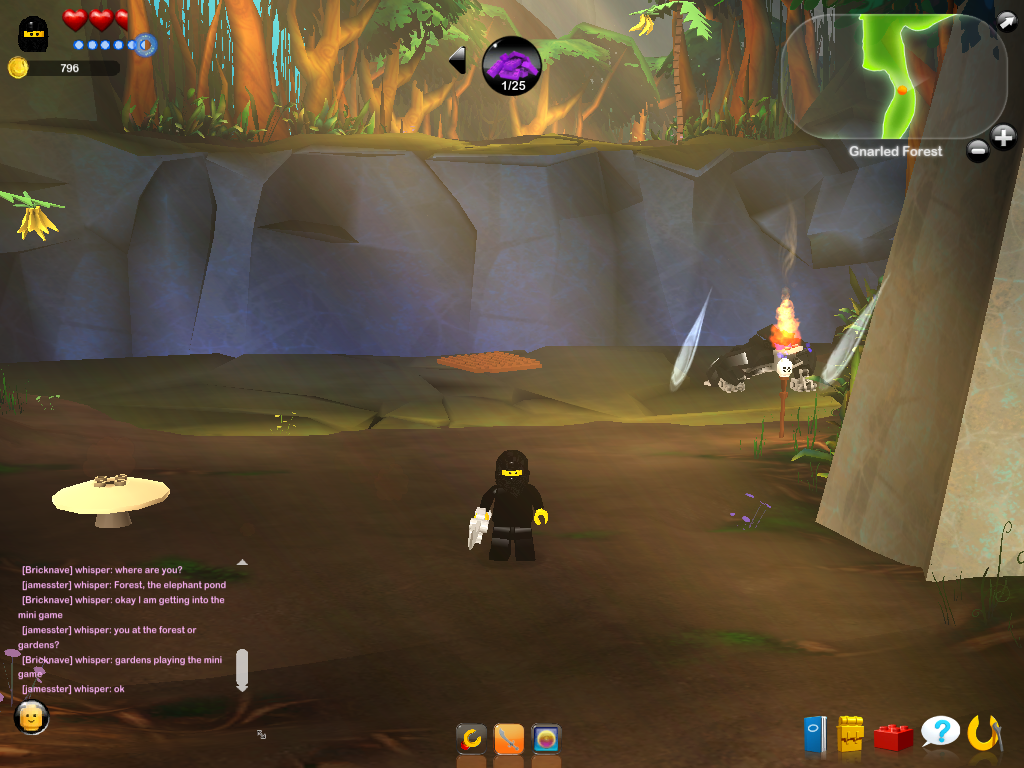
Task: Zoom out the minimap with the minus button
Action: pos(978,151)
